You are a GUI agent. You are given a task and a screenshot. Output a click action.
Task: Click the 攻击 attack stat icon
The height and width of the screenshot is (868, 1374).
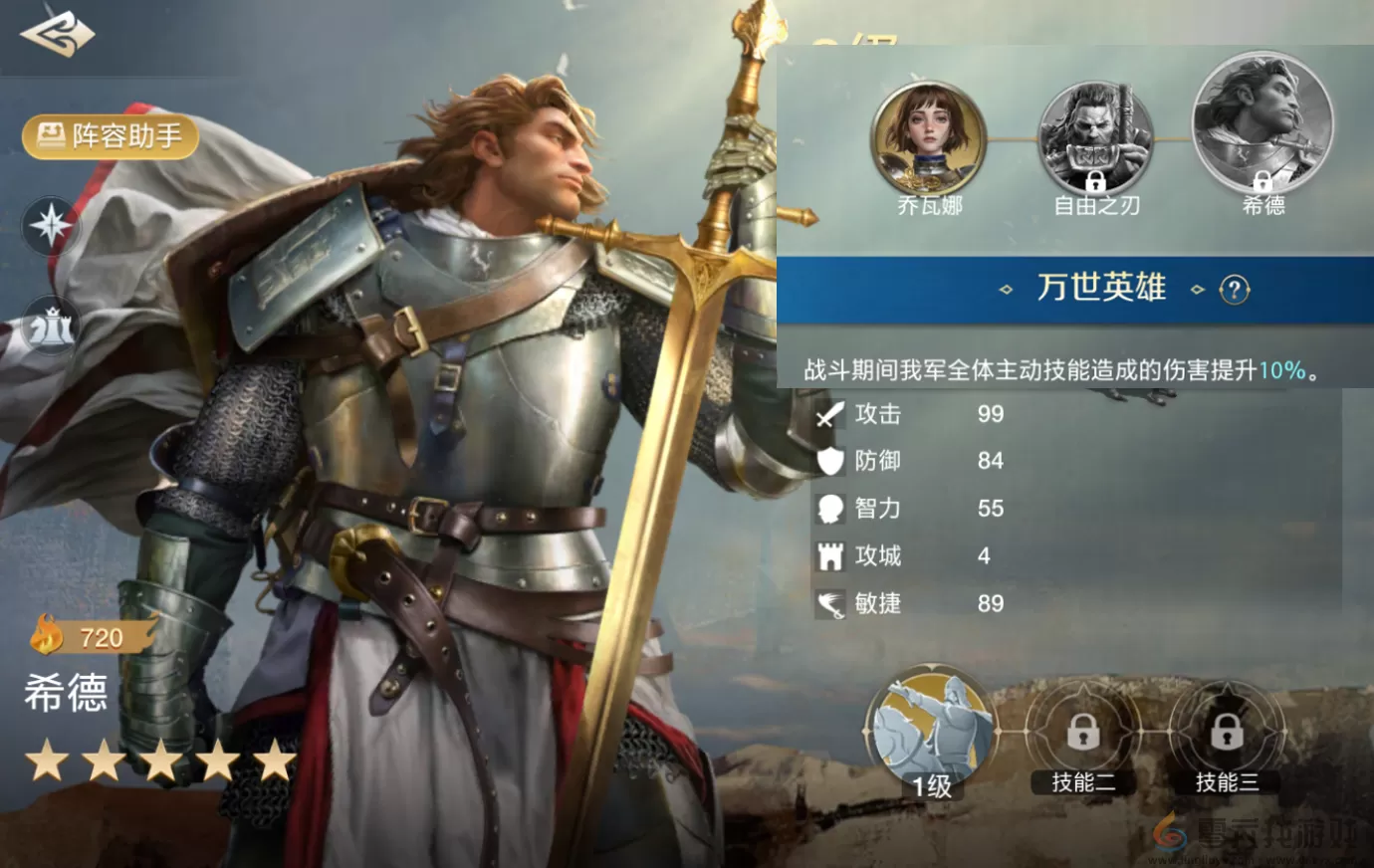827,415
